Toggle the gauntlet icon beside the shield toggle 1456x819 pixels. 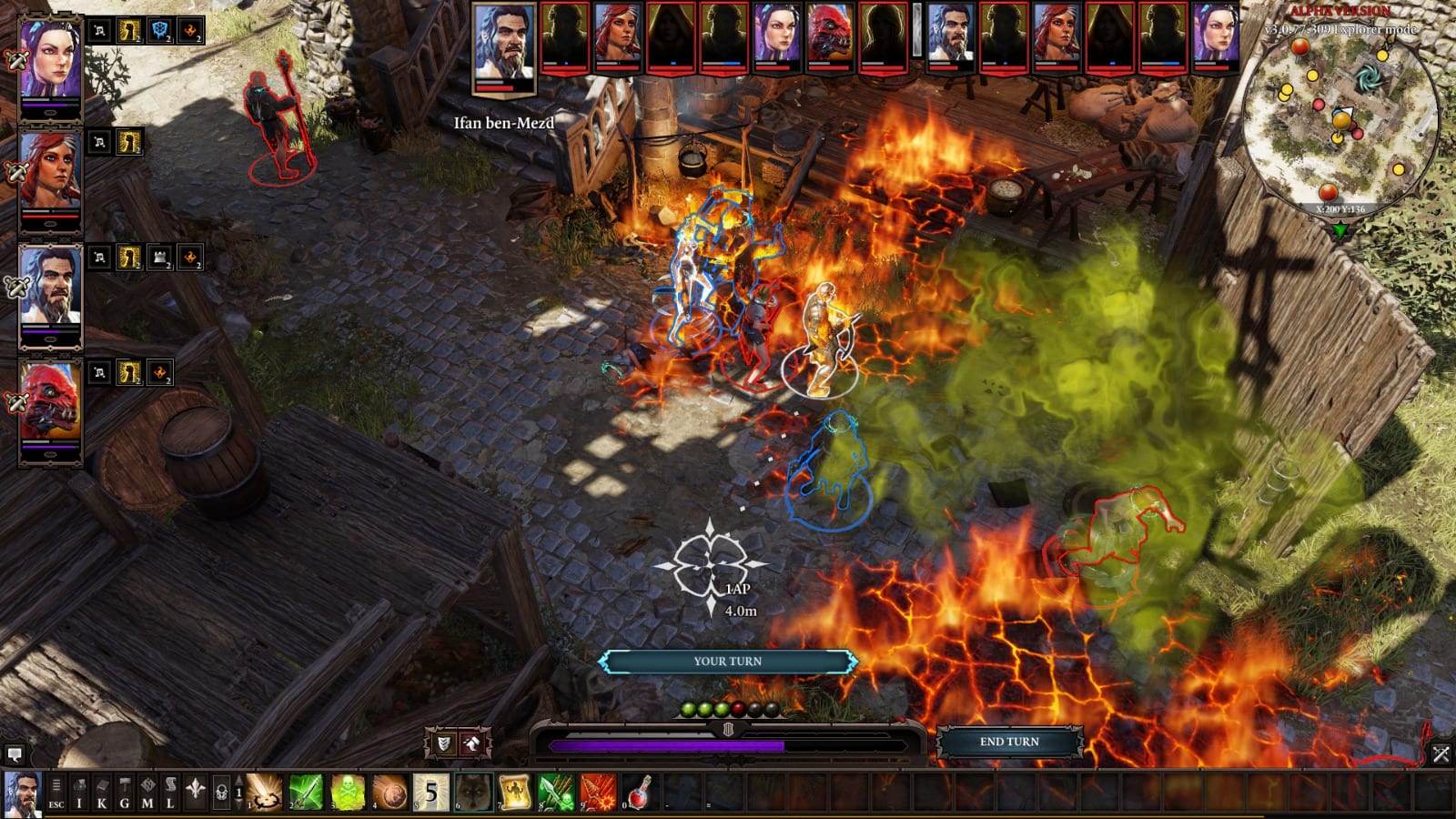tap(473, 743)
